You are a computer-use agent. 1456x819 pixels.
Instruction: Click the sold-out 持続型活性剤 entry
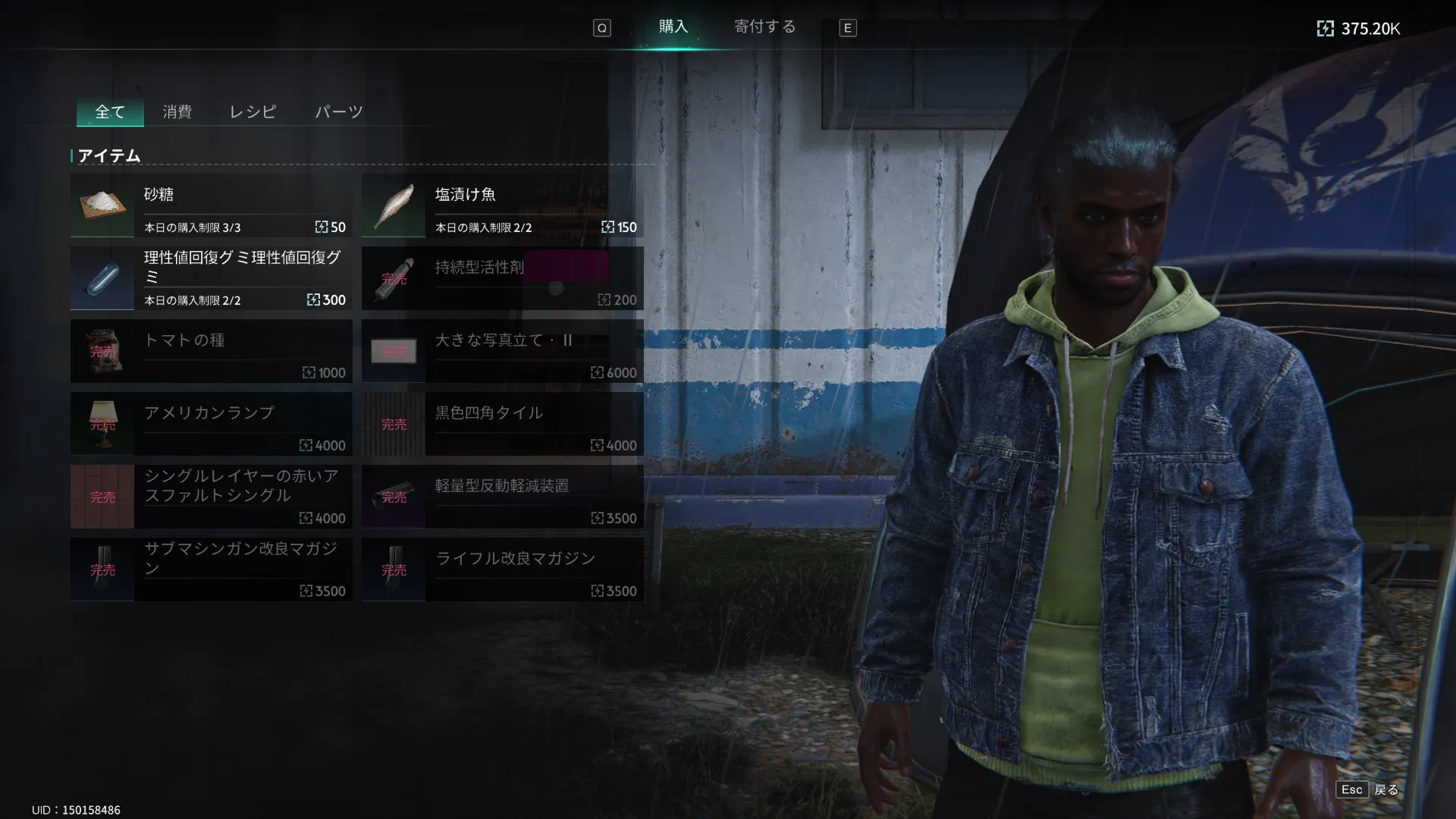502,278
